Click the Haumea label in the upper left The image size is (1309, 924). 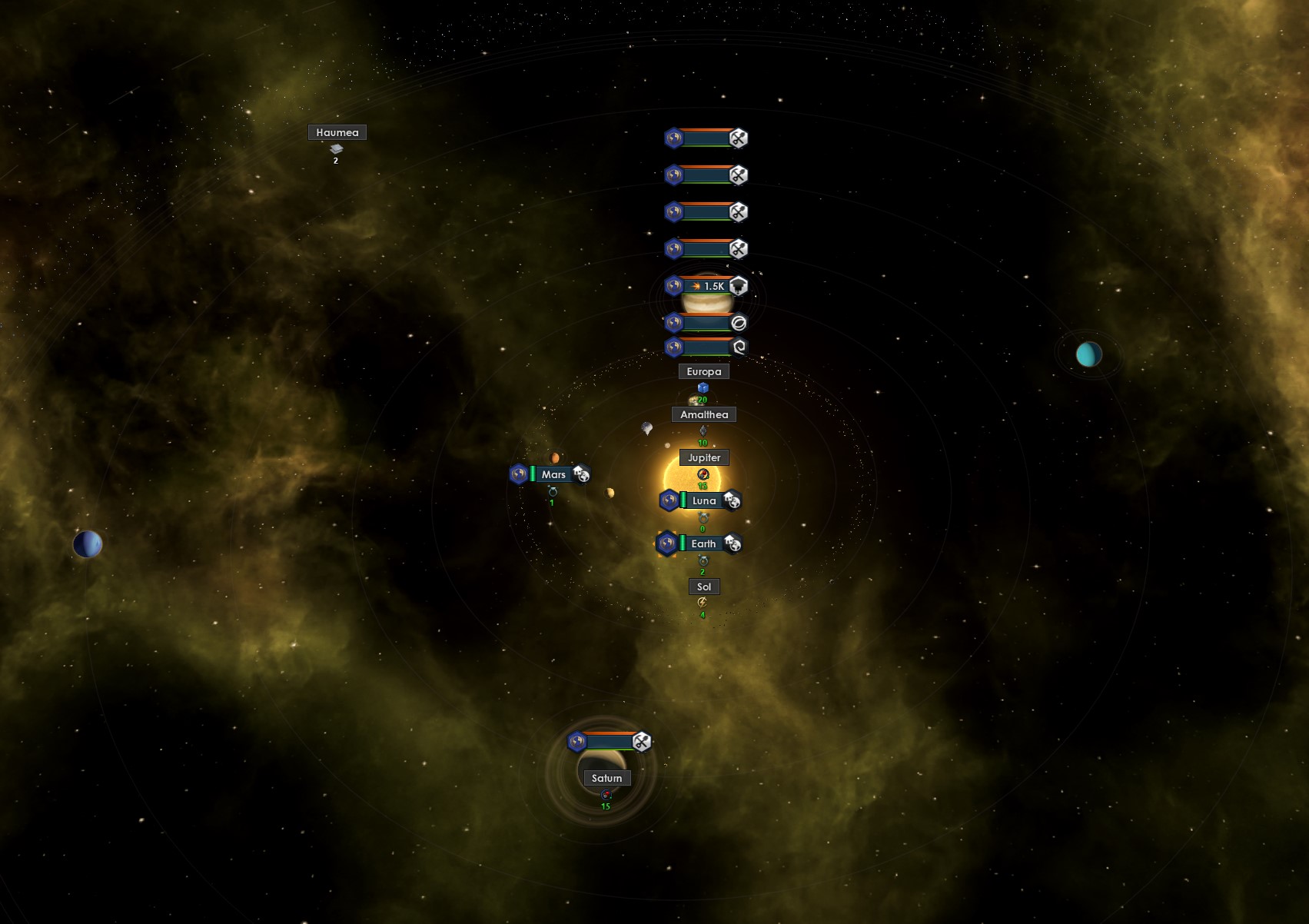[337, 132]
